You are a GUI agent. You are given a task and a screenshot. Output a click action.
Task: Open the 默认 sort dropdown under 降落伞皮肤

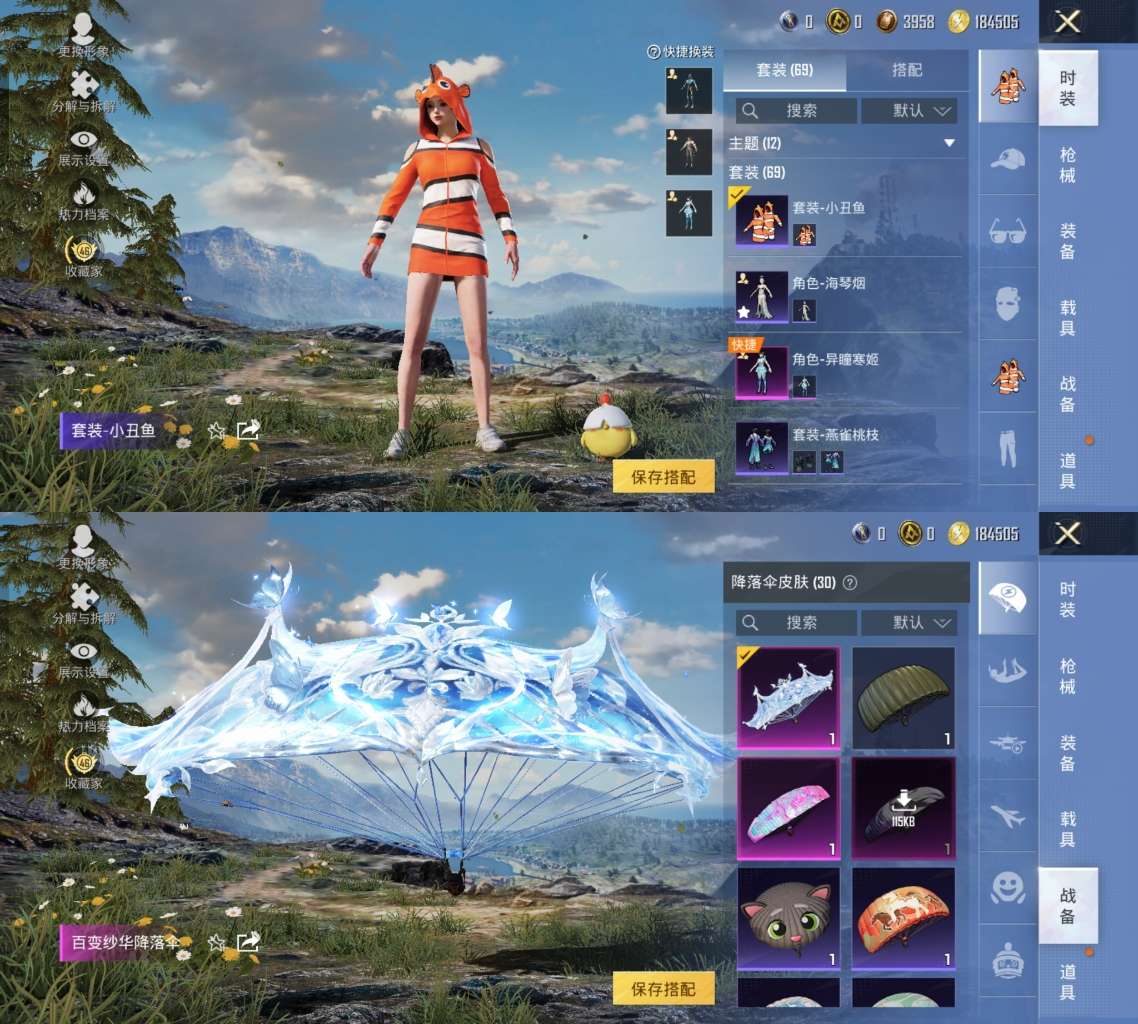point(908,623)
